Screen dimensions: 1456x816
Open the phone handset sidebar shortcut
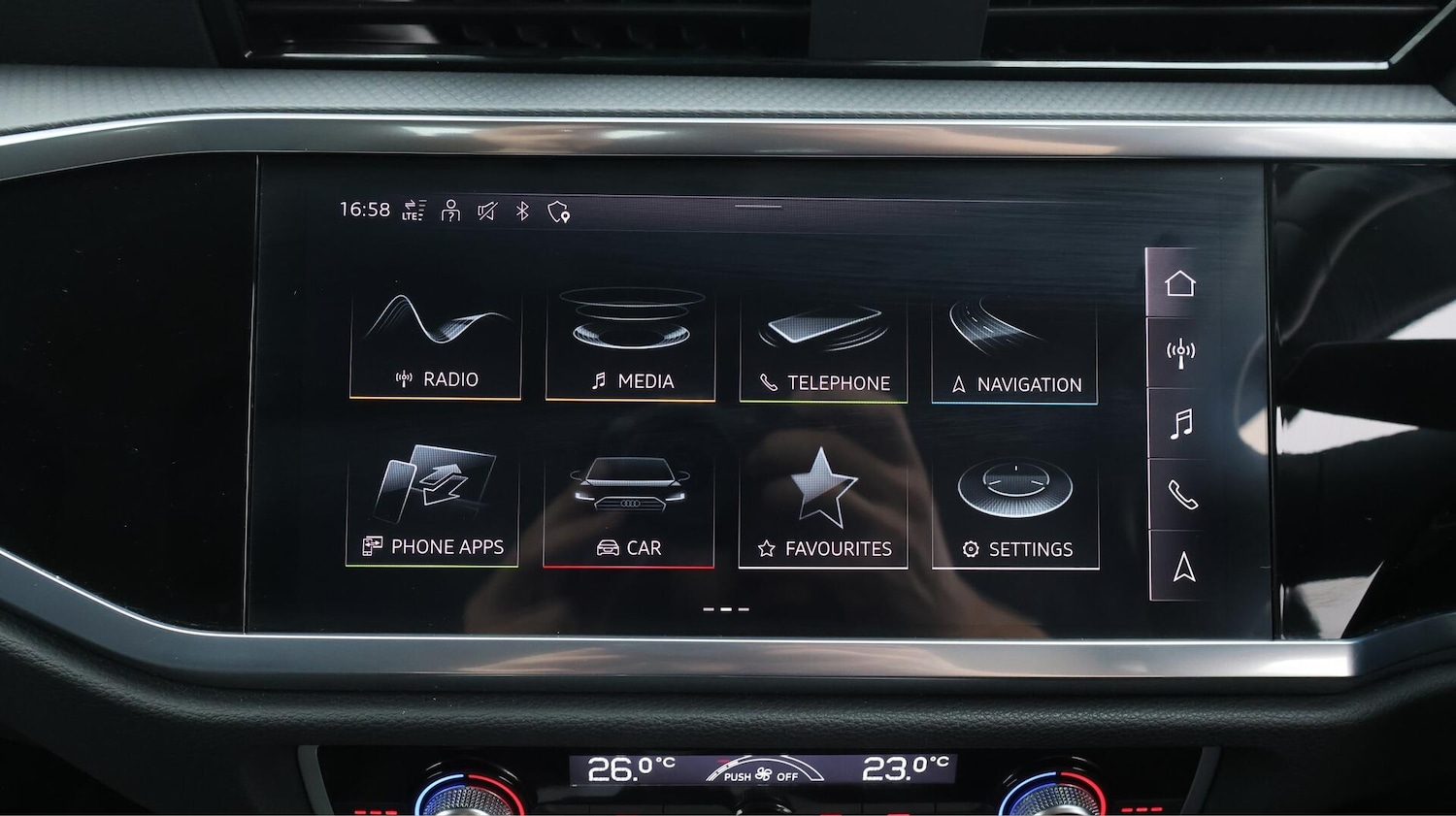pyautogui.click(x=1182, y=495)
